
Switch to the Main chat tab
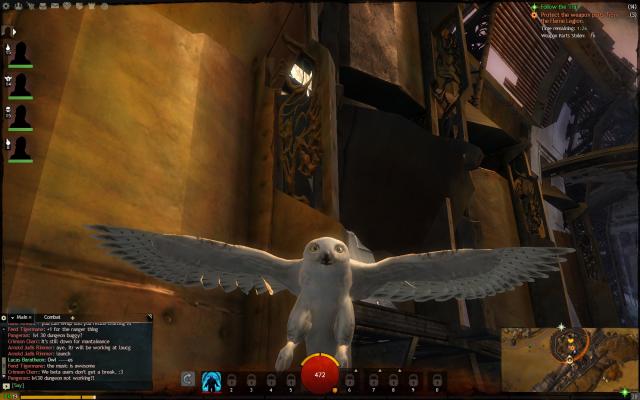point(23,317)
